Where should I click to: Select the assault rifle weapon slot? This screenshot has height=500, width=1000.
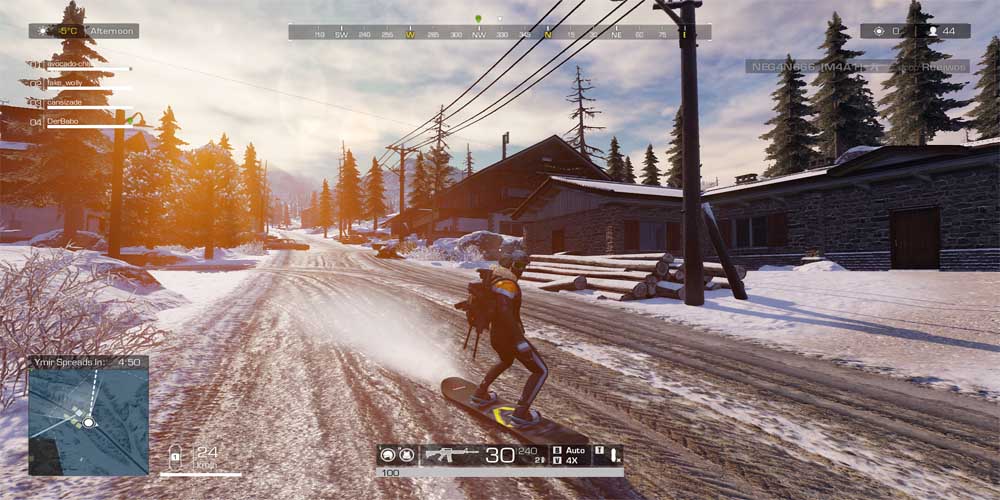point(453,454)
